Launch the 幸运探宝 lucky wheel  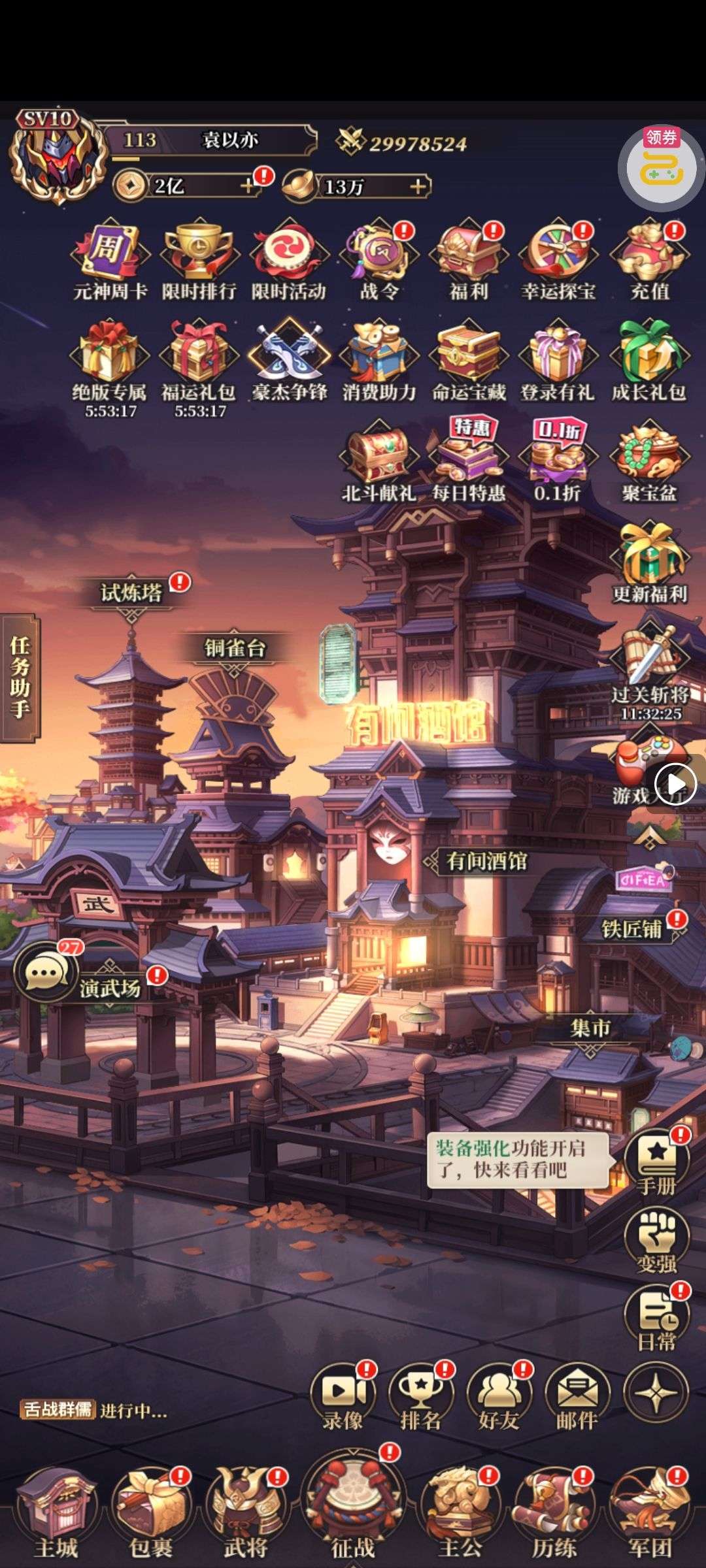pos(558,256)
